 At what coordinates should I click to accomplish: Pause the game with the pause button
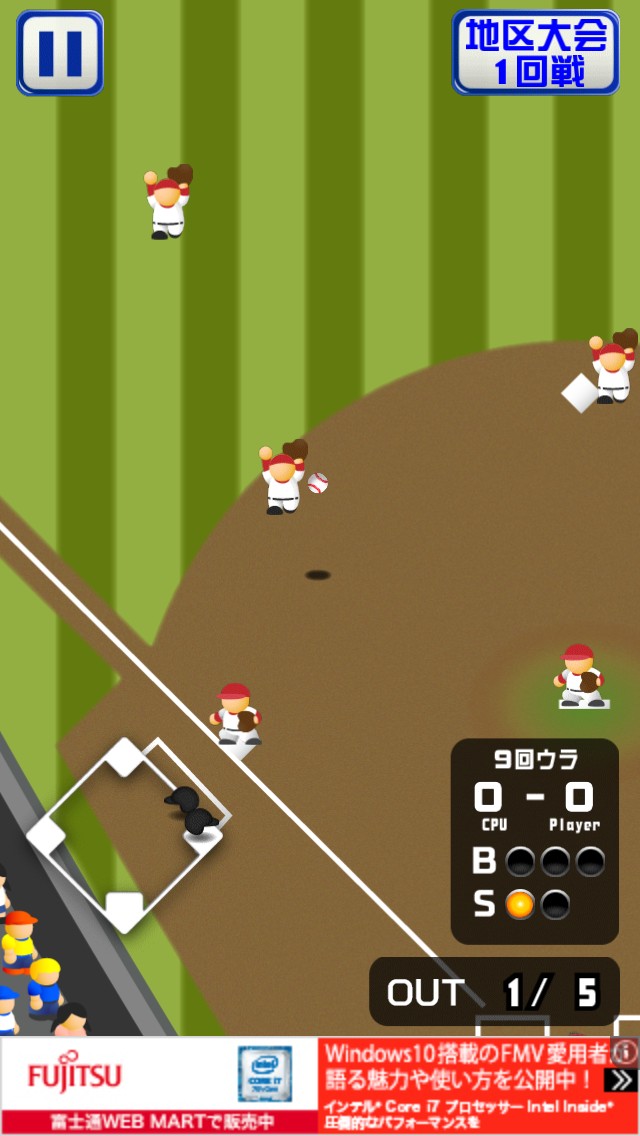(60, 53)
